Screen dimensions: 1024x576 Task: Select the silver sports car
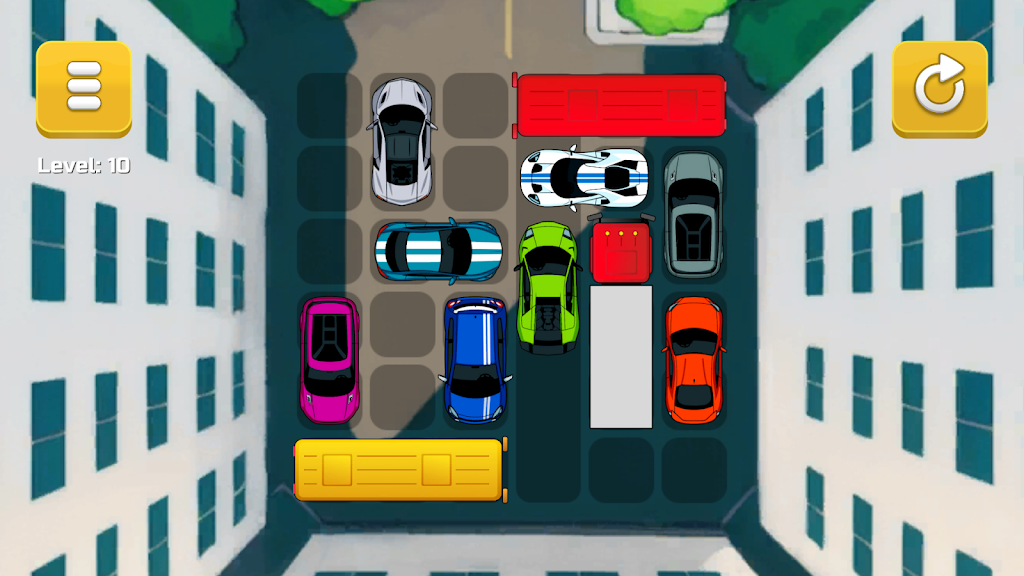402,141
